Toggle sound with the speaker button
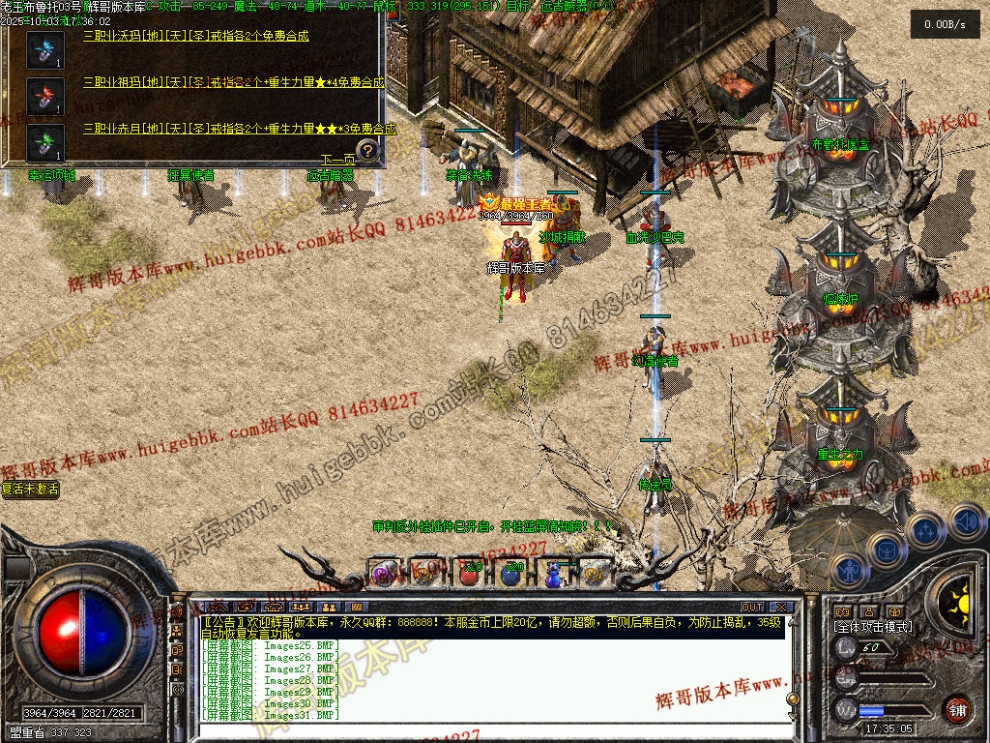This screenshot has height=743, width=990. point(966,521)
